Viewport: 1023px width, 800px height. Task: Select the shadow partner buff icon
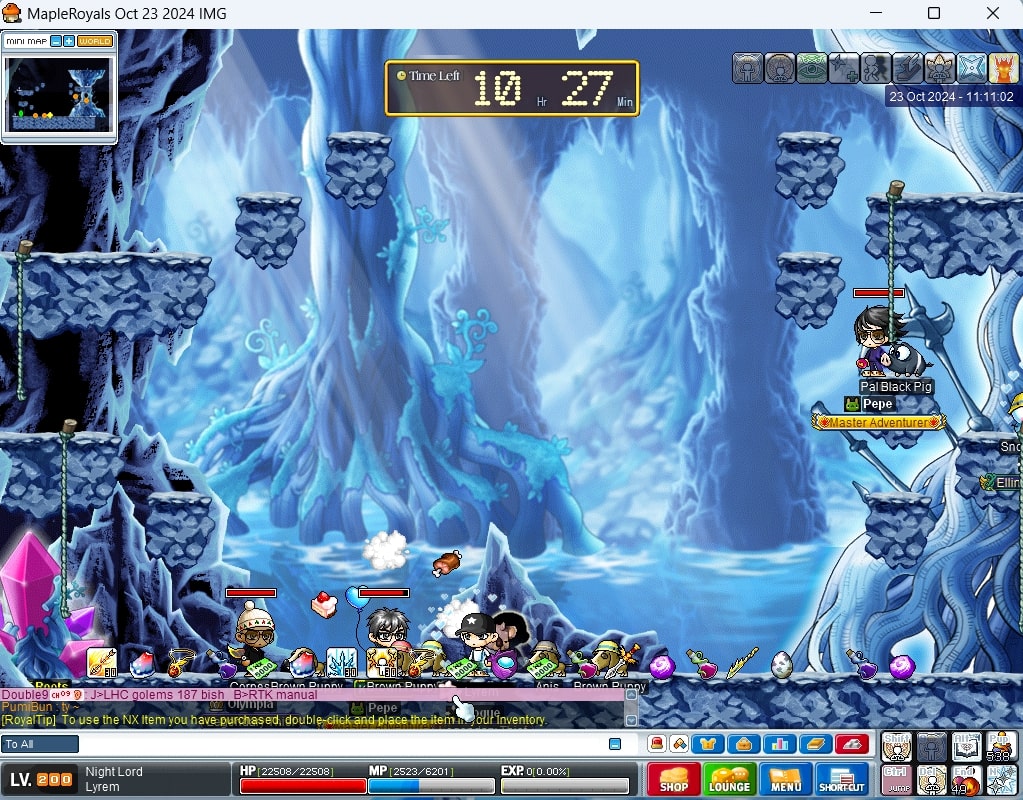pos(876,68)
